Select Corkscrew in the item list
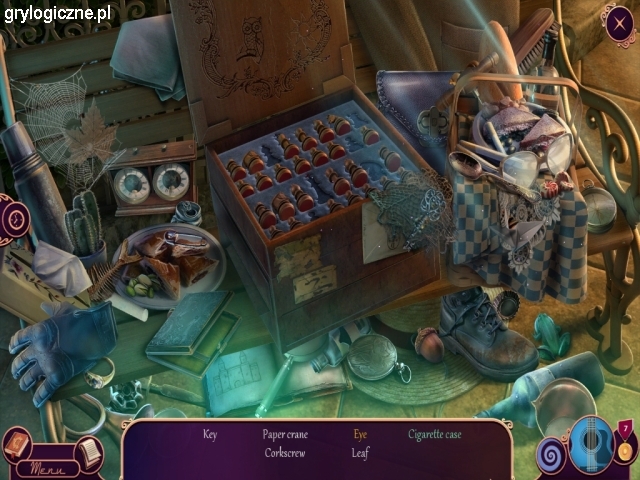The image size is (640, 480). [x=285, y=453]
